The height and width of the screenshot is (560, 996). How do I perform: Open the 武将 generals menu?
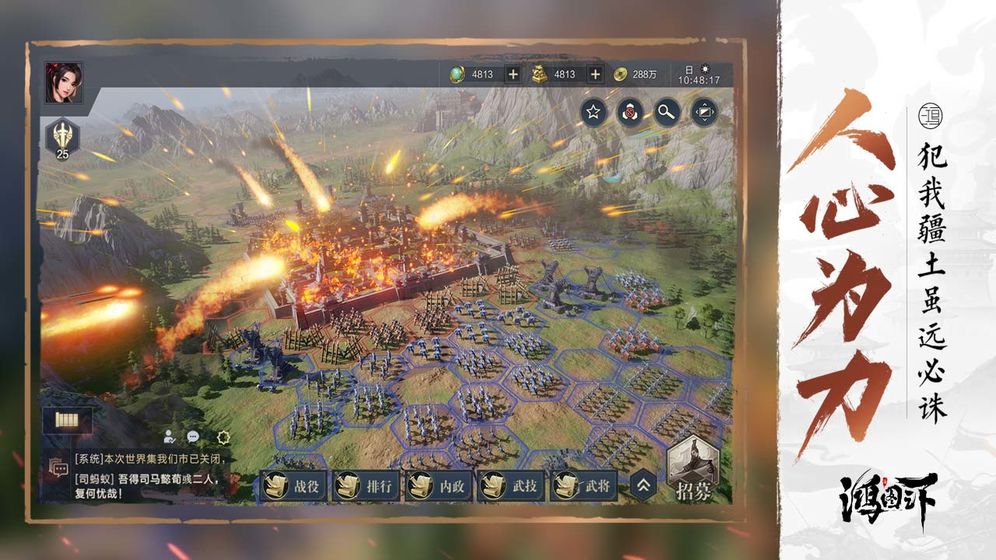[584, 486]
